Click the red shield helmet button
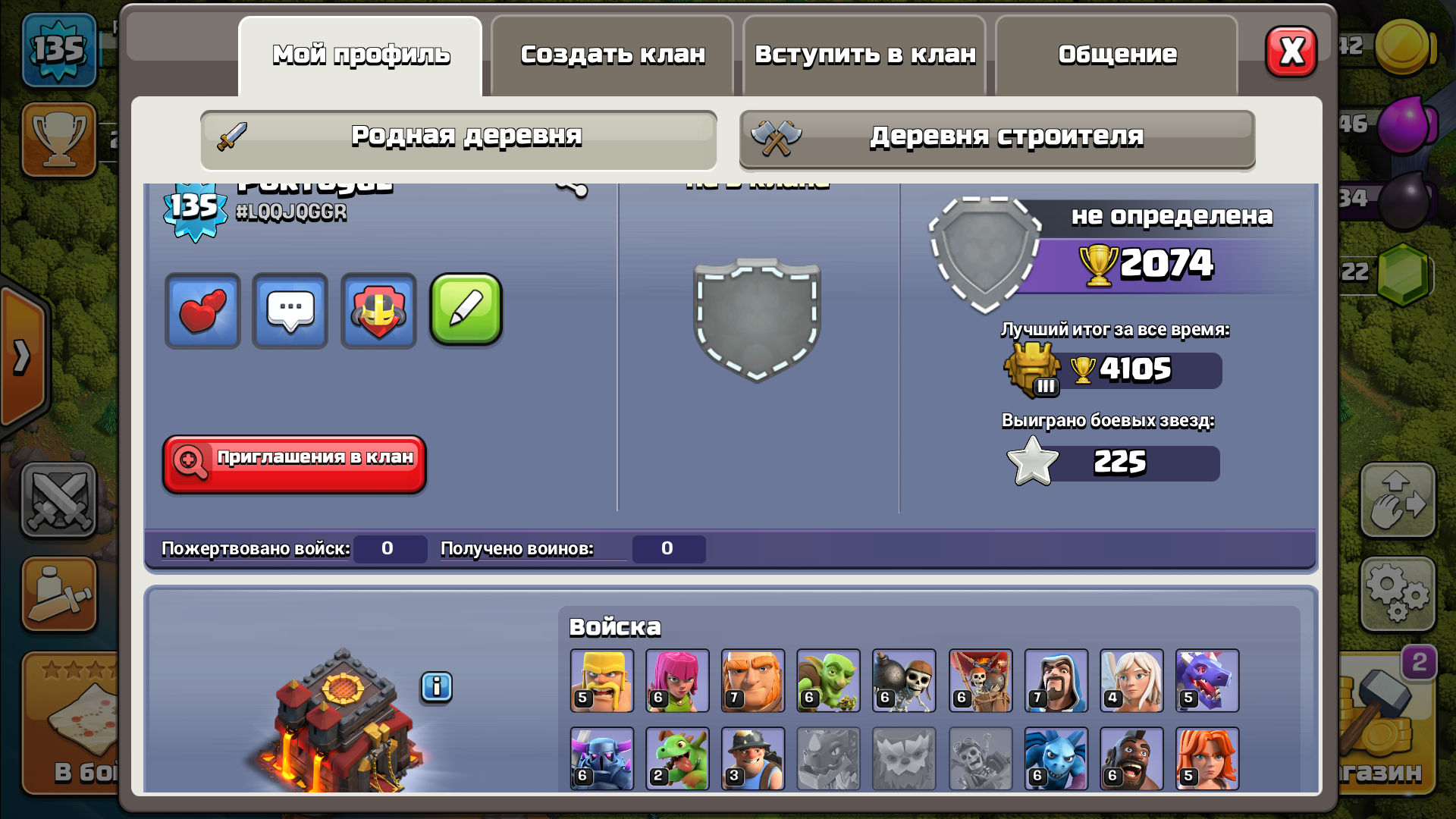The height and width of the screenshot is (819, 1456). [378, 311]
